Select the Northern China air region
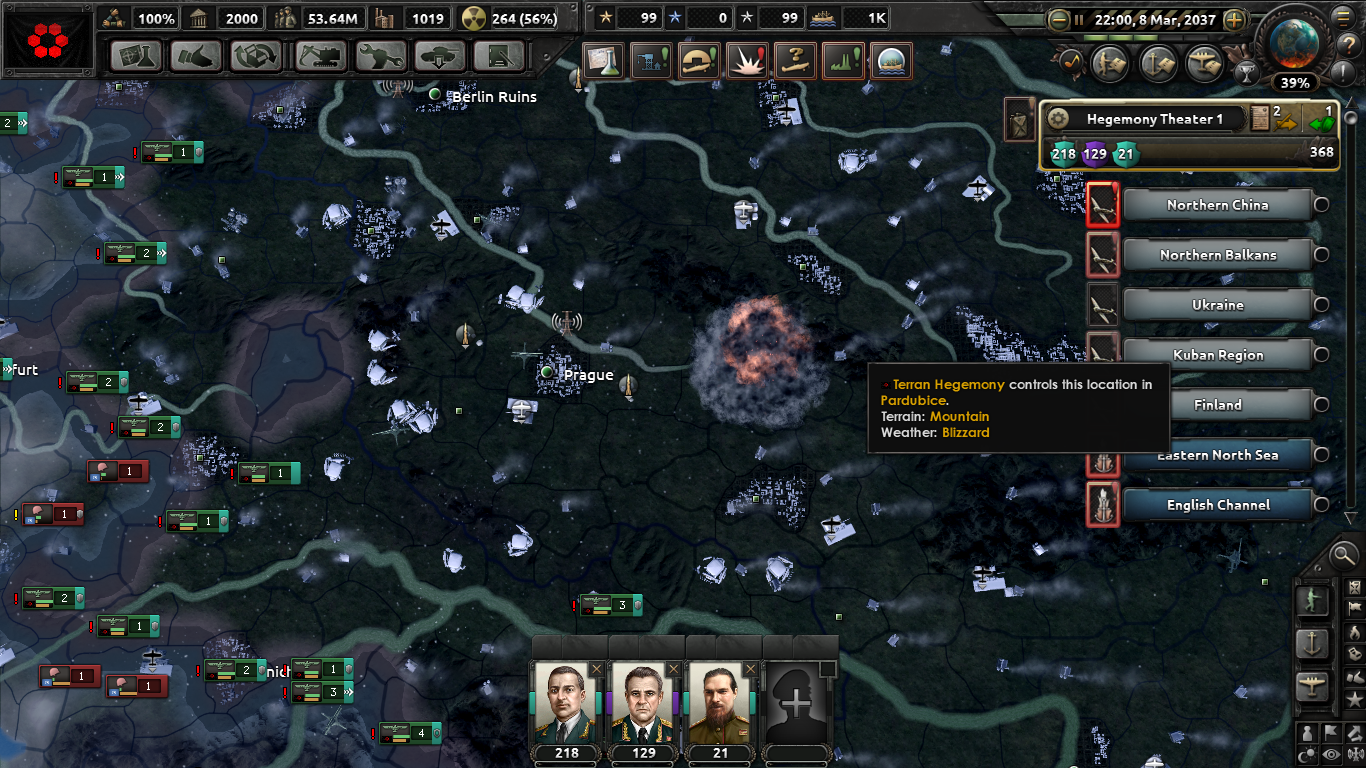 pos(1217,205)
